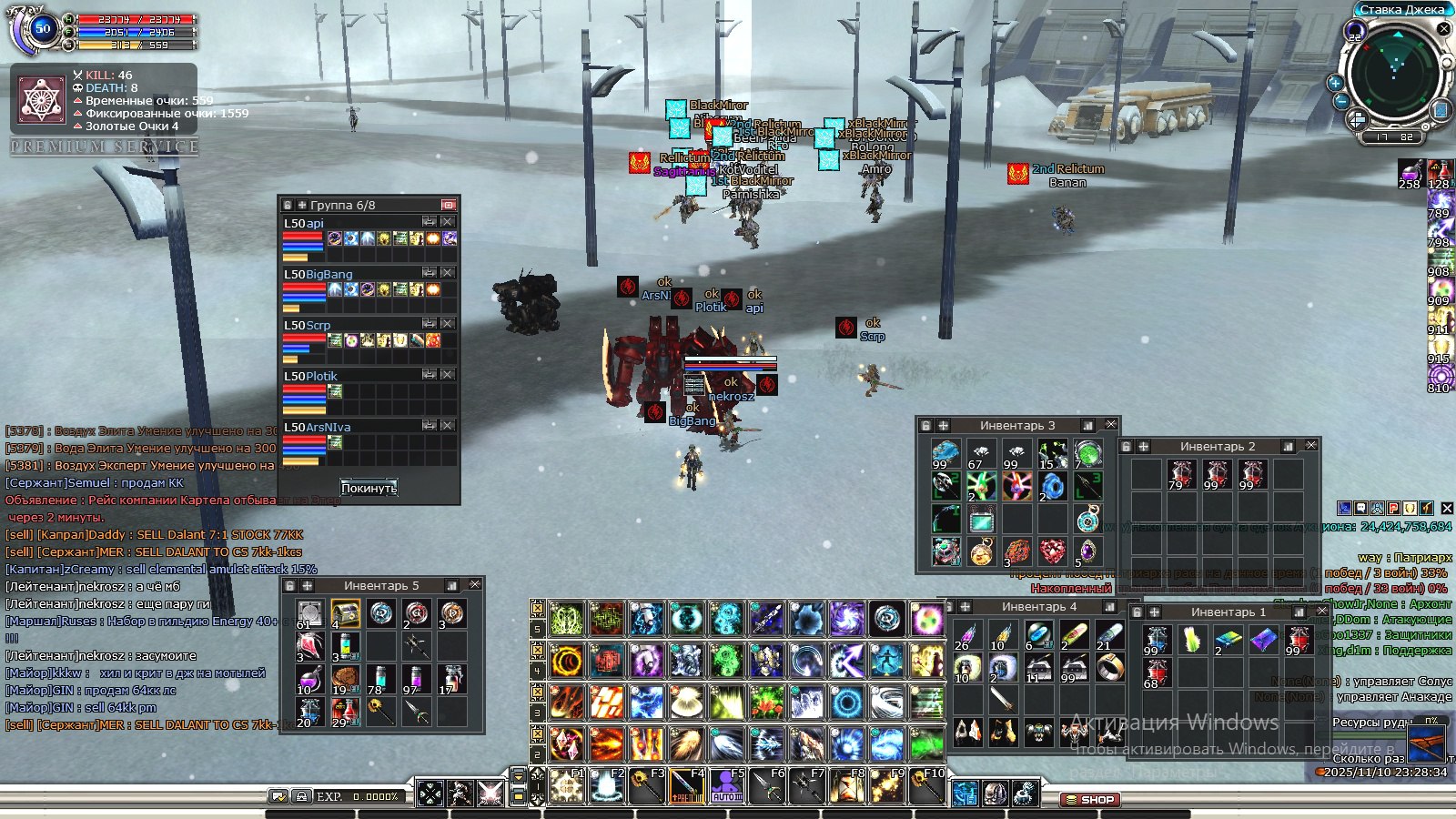Image resolution: width=1456 pixels, height=819 pixels.
Task: Toggle the lock icon on the Группа window
Action: tap(288, 206)
